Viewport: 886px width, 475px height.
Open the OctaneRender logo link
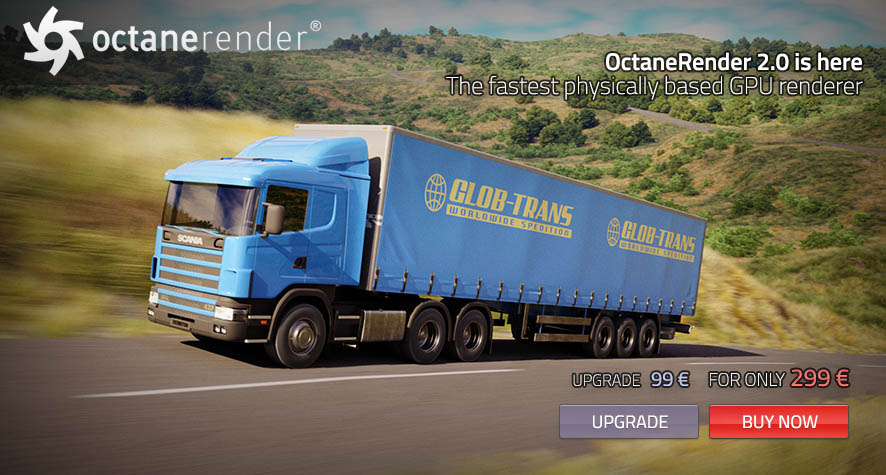click(172, 36)
